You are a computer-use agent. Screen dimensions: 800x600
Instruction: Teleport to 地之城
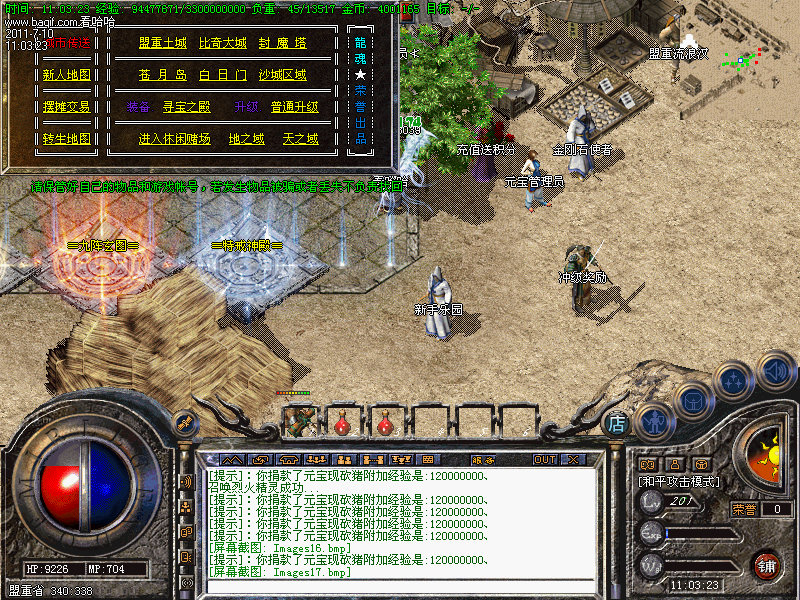pyautogui.click(x=246, y=139)
